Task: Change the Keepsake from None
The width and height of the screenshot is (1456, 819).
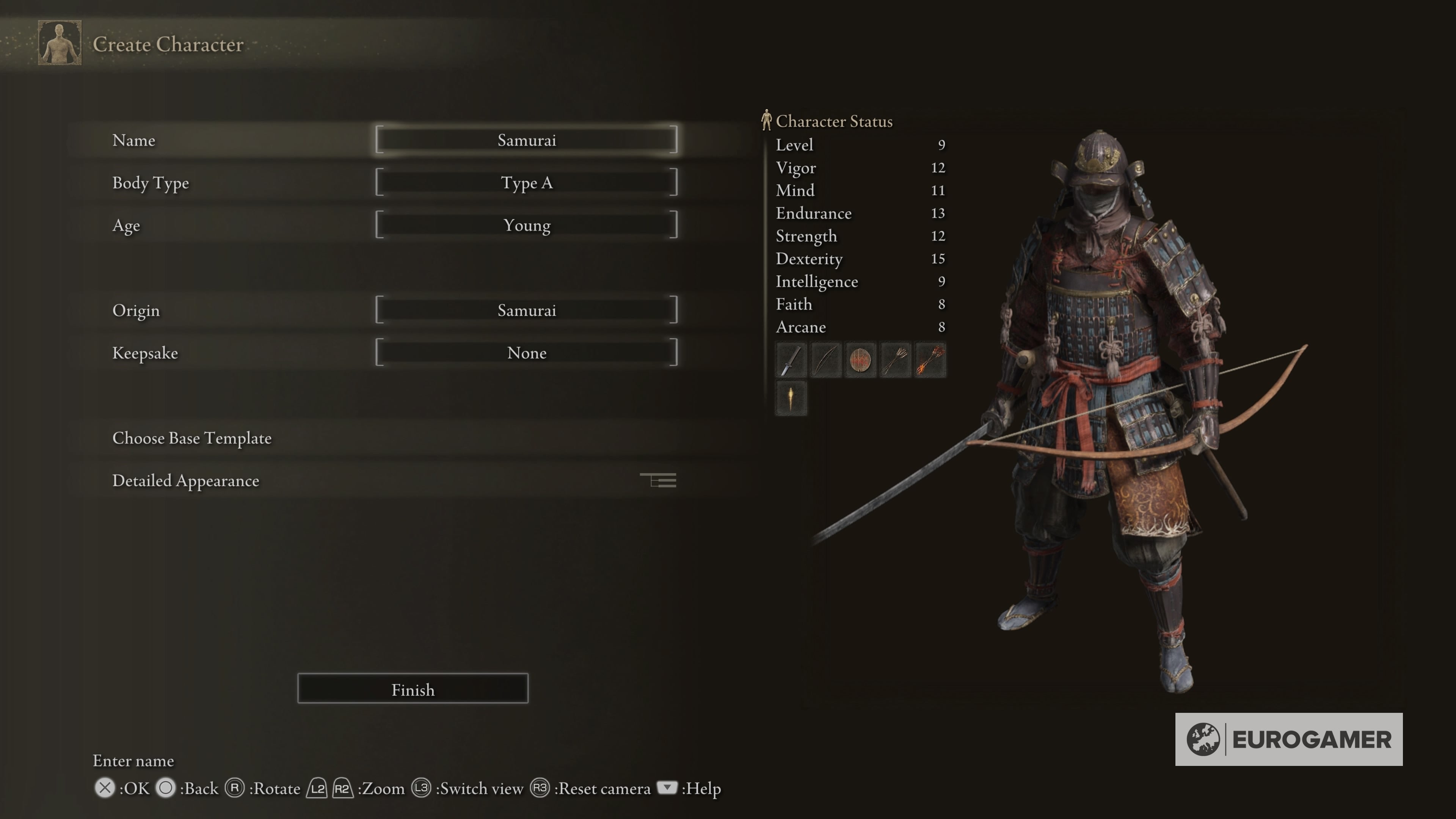Action: click(527, 353)
